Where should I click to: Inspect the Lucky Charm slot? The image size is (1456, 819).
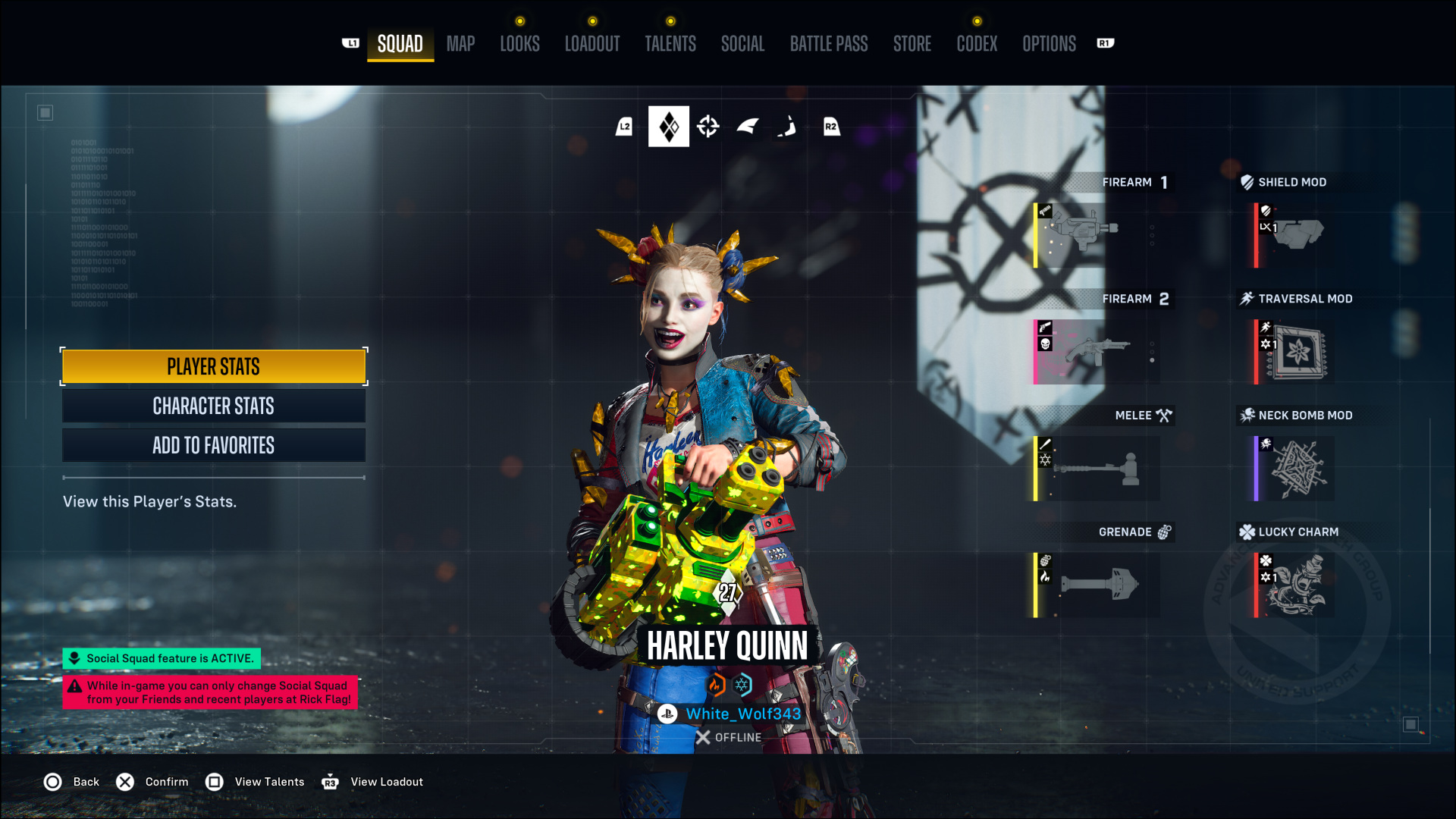(x=1293, y=585)
